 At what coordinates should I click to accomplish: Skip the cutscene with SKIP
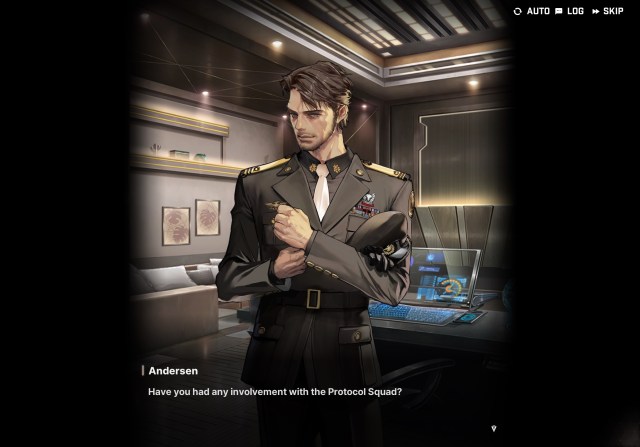pyautogui.click(x=607, y=11)
